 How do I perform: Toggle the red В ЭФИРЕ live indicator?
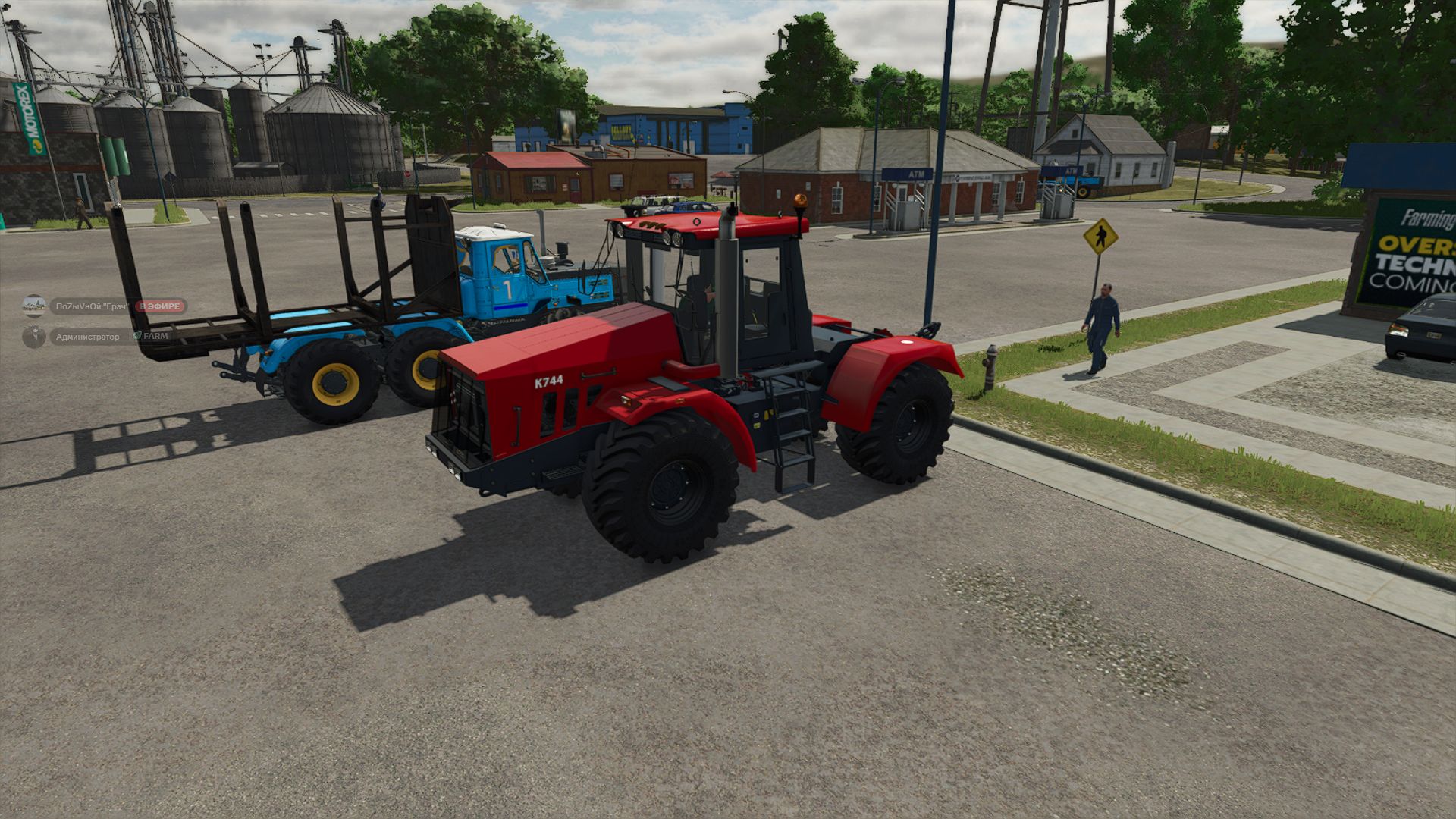click(160, 306)
